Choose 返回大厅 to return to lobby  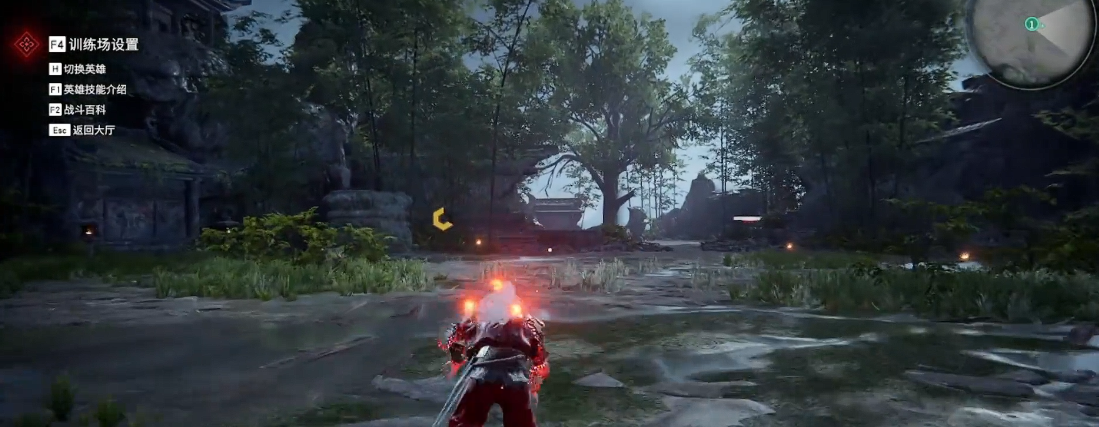(84, 129)
